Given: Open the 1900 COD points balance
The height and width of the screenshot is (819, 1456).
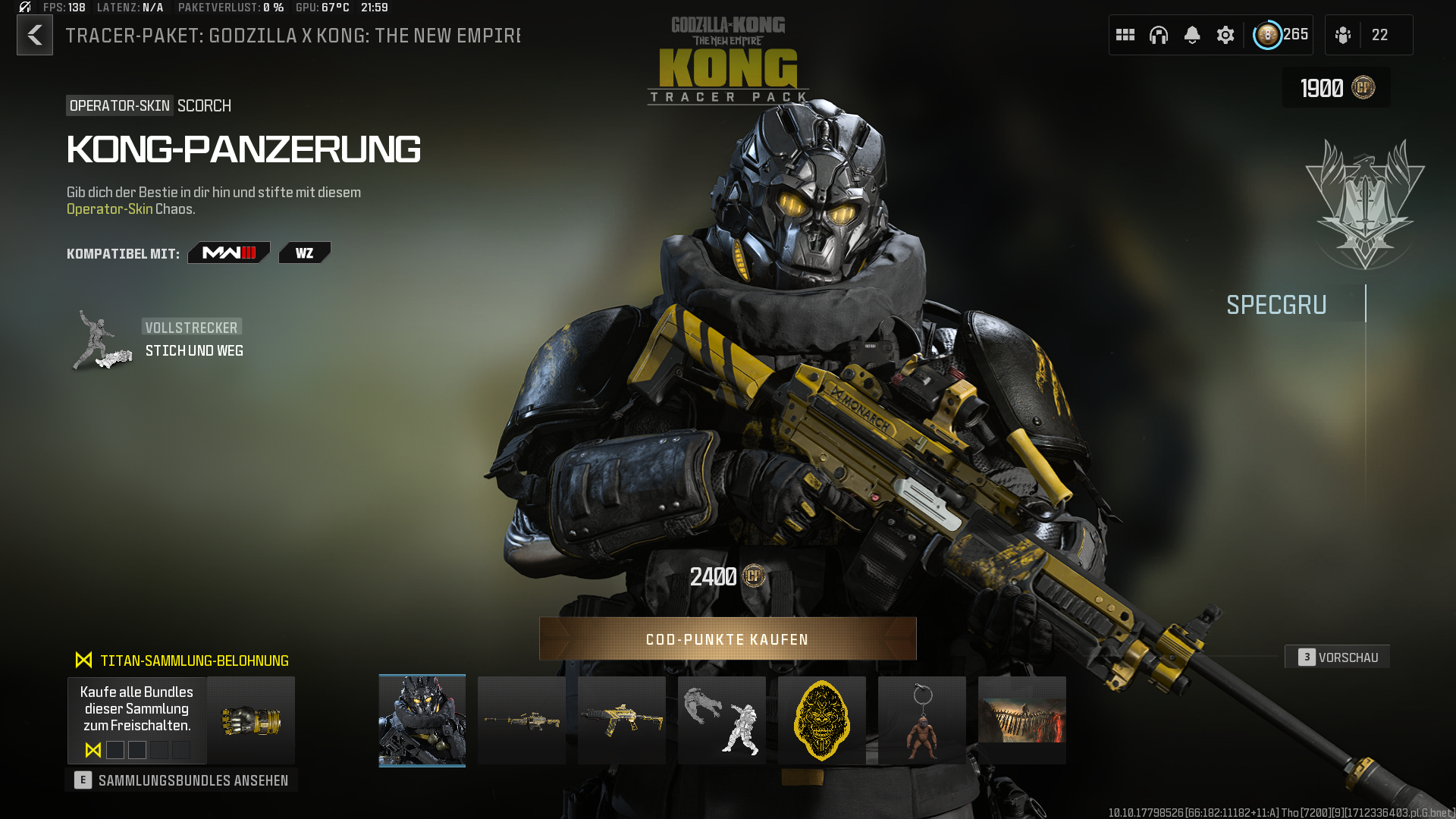Looking at the screenshot, I should point(1336,88).
